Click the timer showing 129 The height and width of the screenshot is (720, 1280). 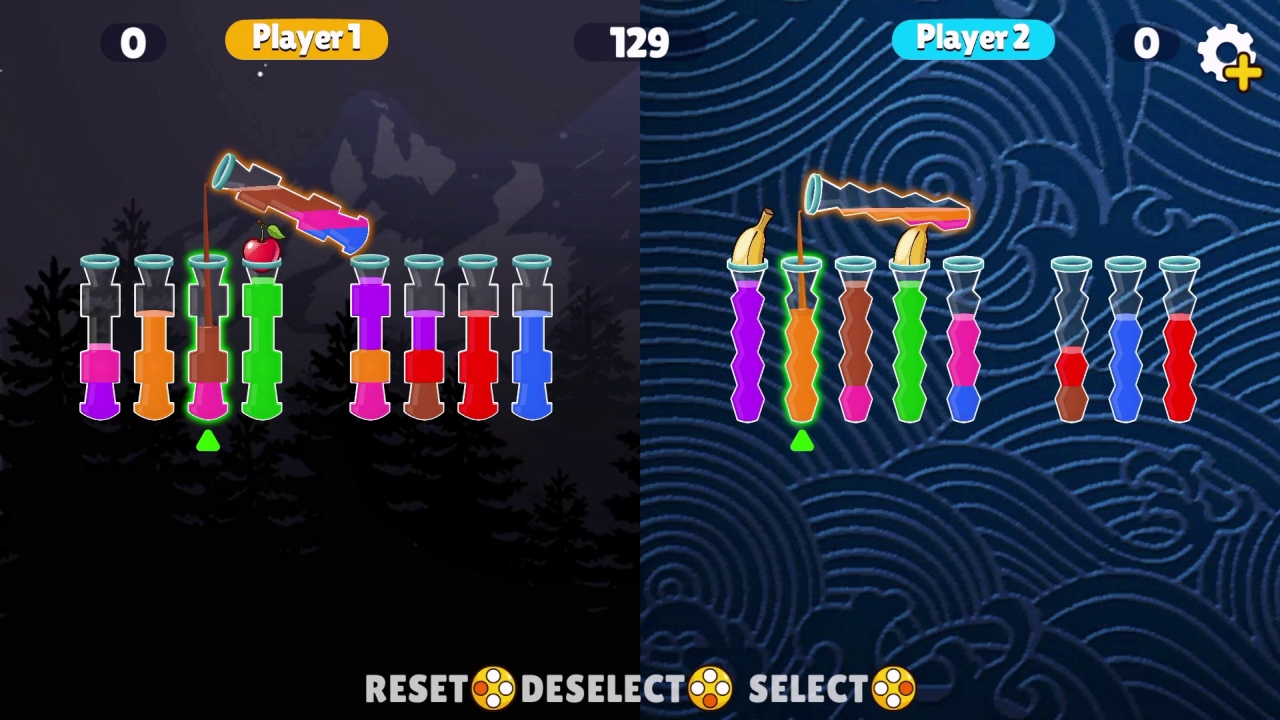coord(638,42)
